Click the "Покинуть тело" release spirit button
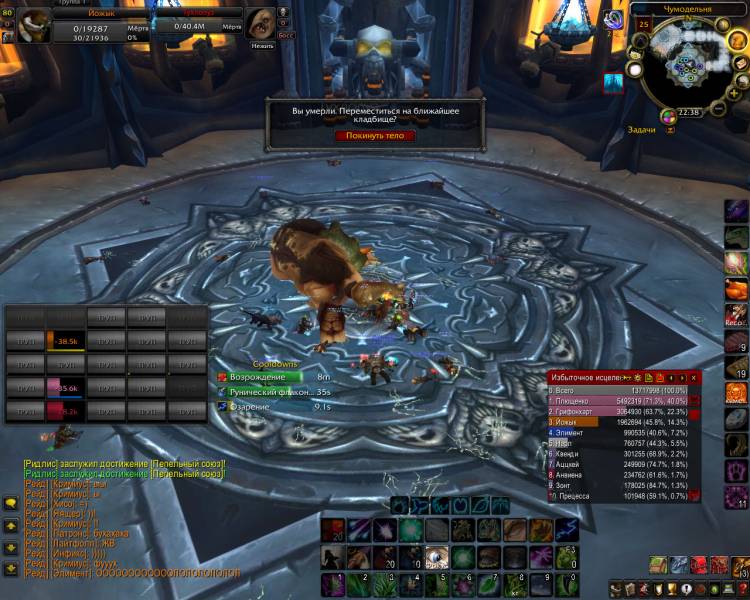Image resolution: width=750 pixels, height=600 pixels. pyautogui.click(x=374, y=136)
